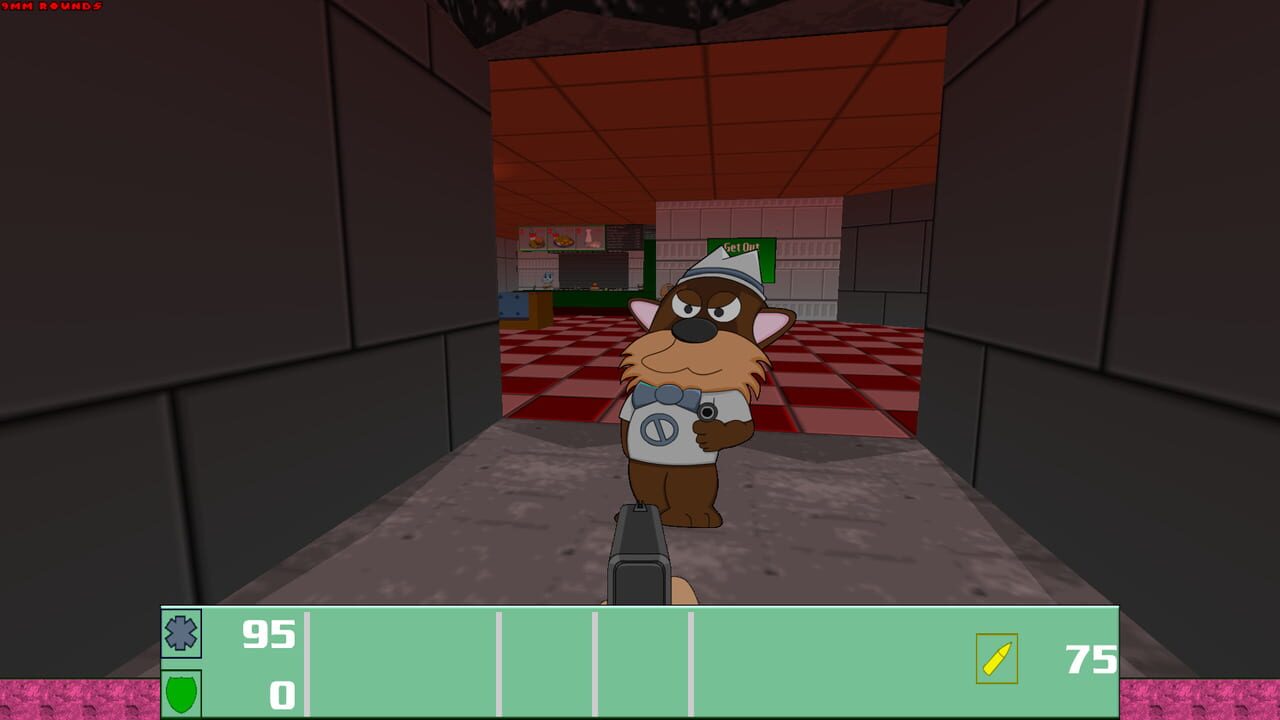
Task: Expand the first divider segment of the HUD bar
Action: pos(306,660)
